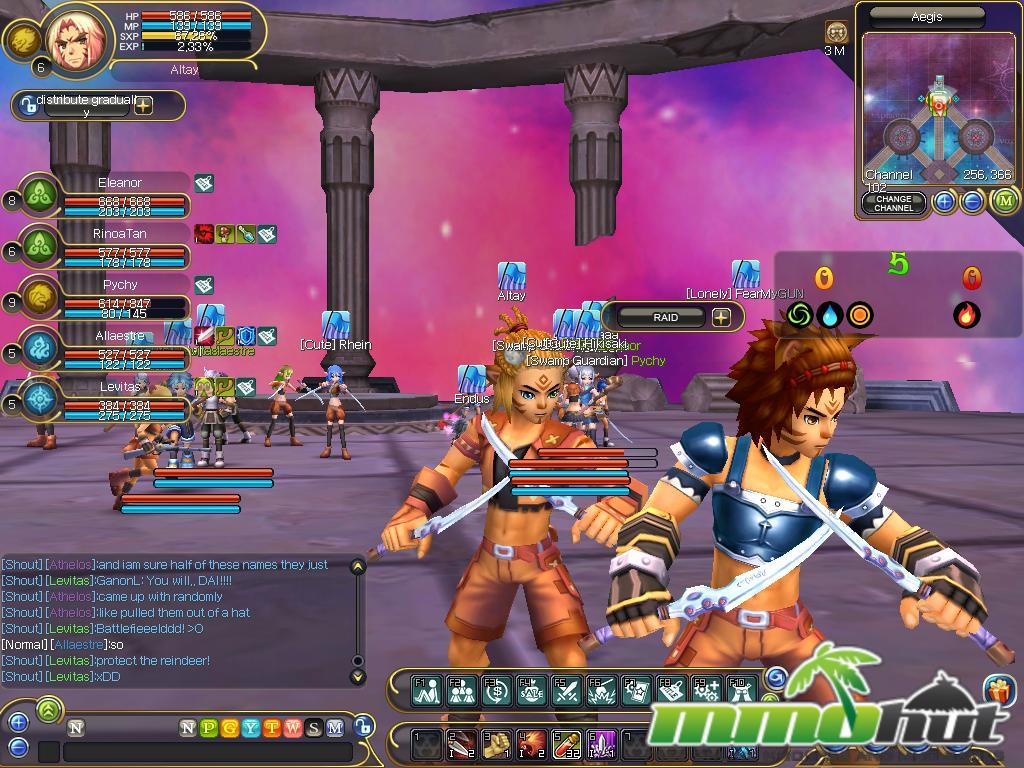
Task: Click the Change Channel button
Action: 893,202
